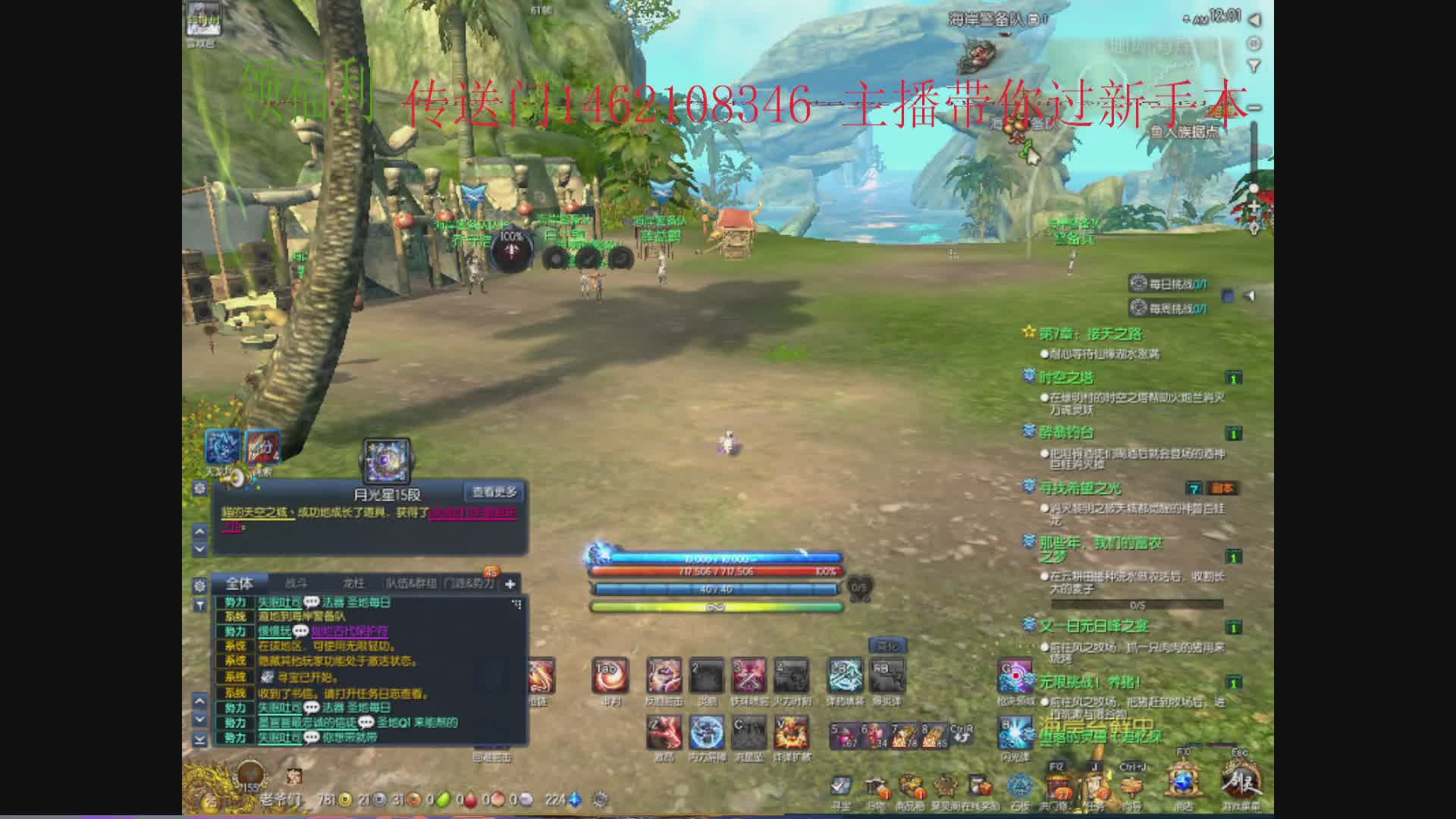Fire the V explosion skill
Viewport: 1456px width, 819px height.
[791, 733]
